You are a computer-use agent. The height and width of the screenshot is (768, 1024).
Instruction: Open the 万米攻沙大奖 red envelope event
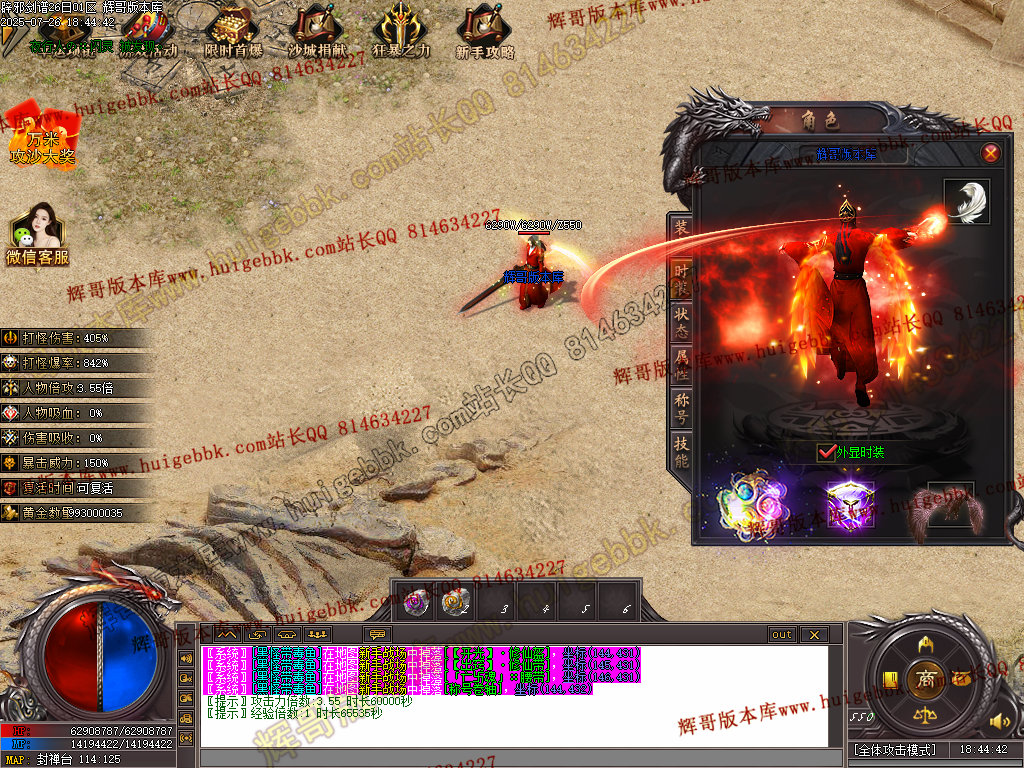(x=42, y=135)
